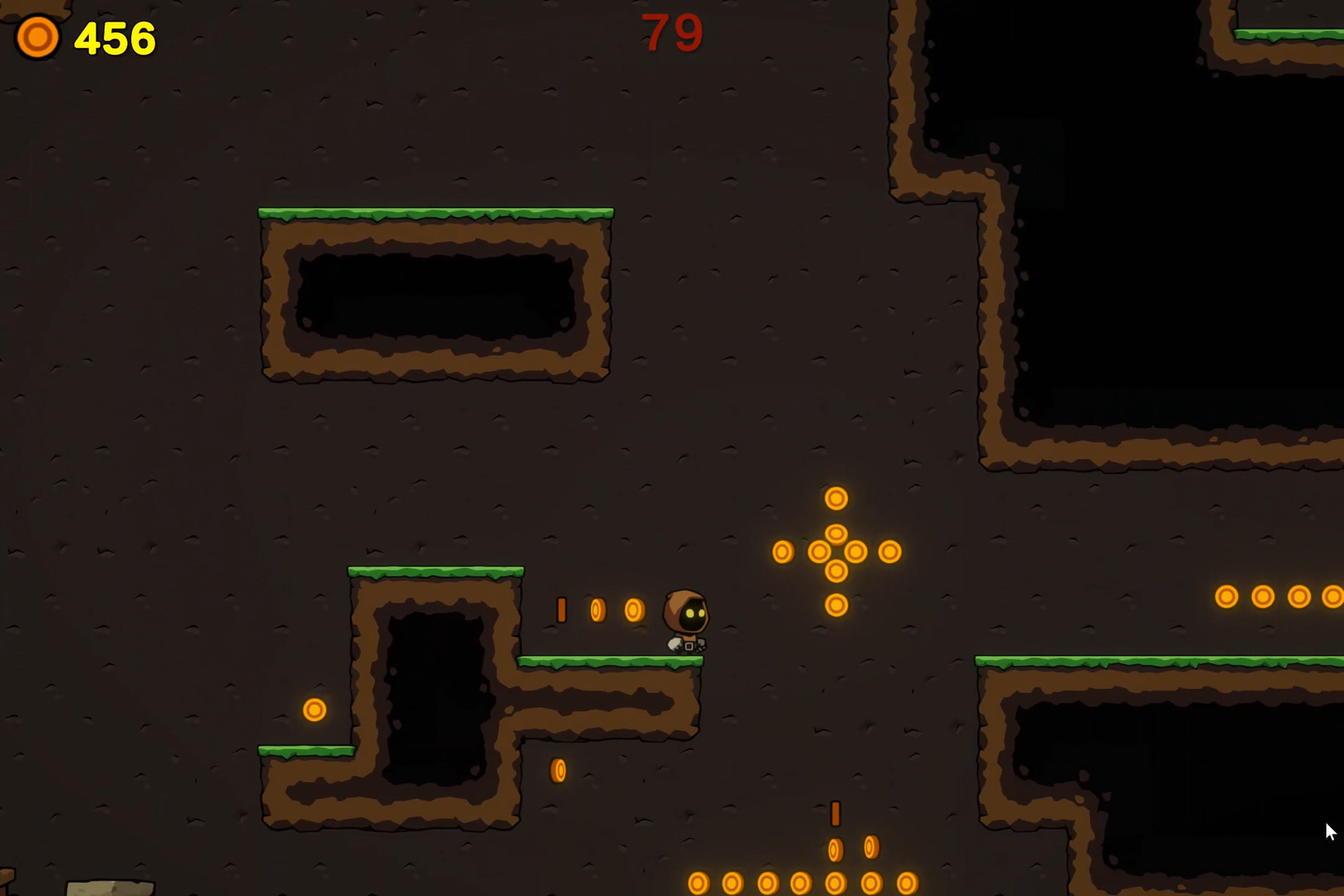Click the leftmost coin of the right-edge row

1225,595
